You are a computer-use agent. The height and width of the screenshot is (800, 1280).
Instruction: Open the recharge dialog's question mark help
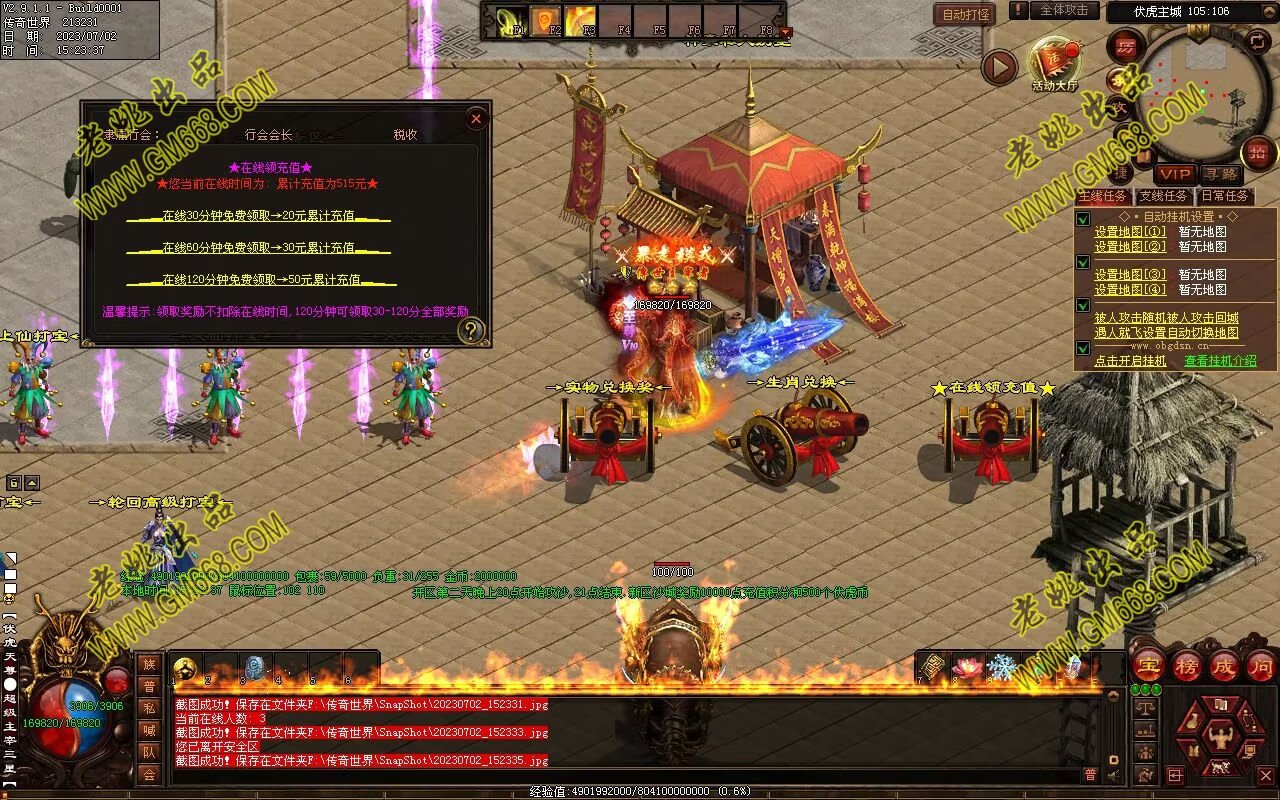tap(471, 330)
